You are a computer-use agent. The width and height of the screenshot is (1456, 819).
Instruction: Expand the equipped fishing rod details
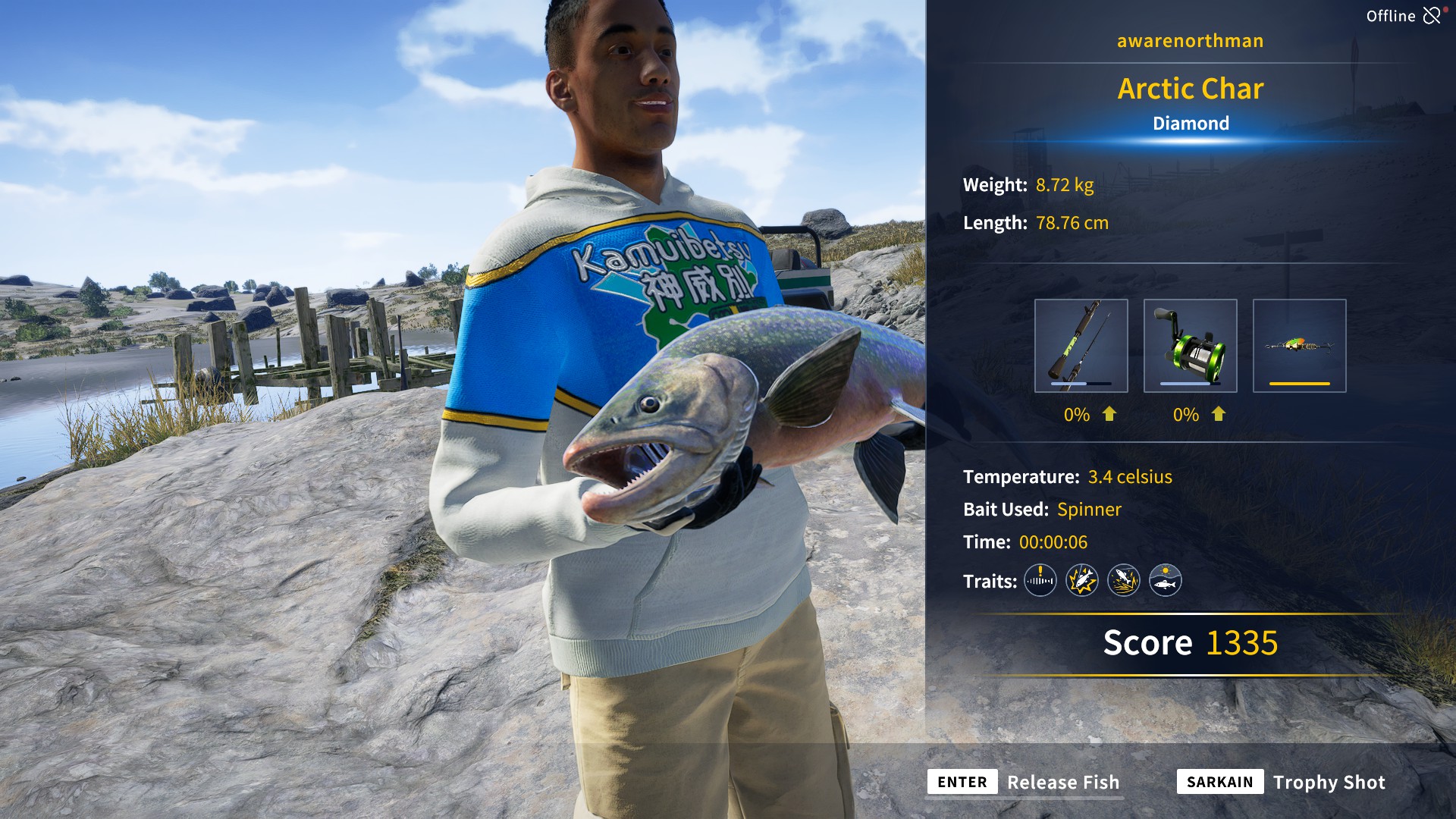coord(1081,345)
